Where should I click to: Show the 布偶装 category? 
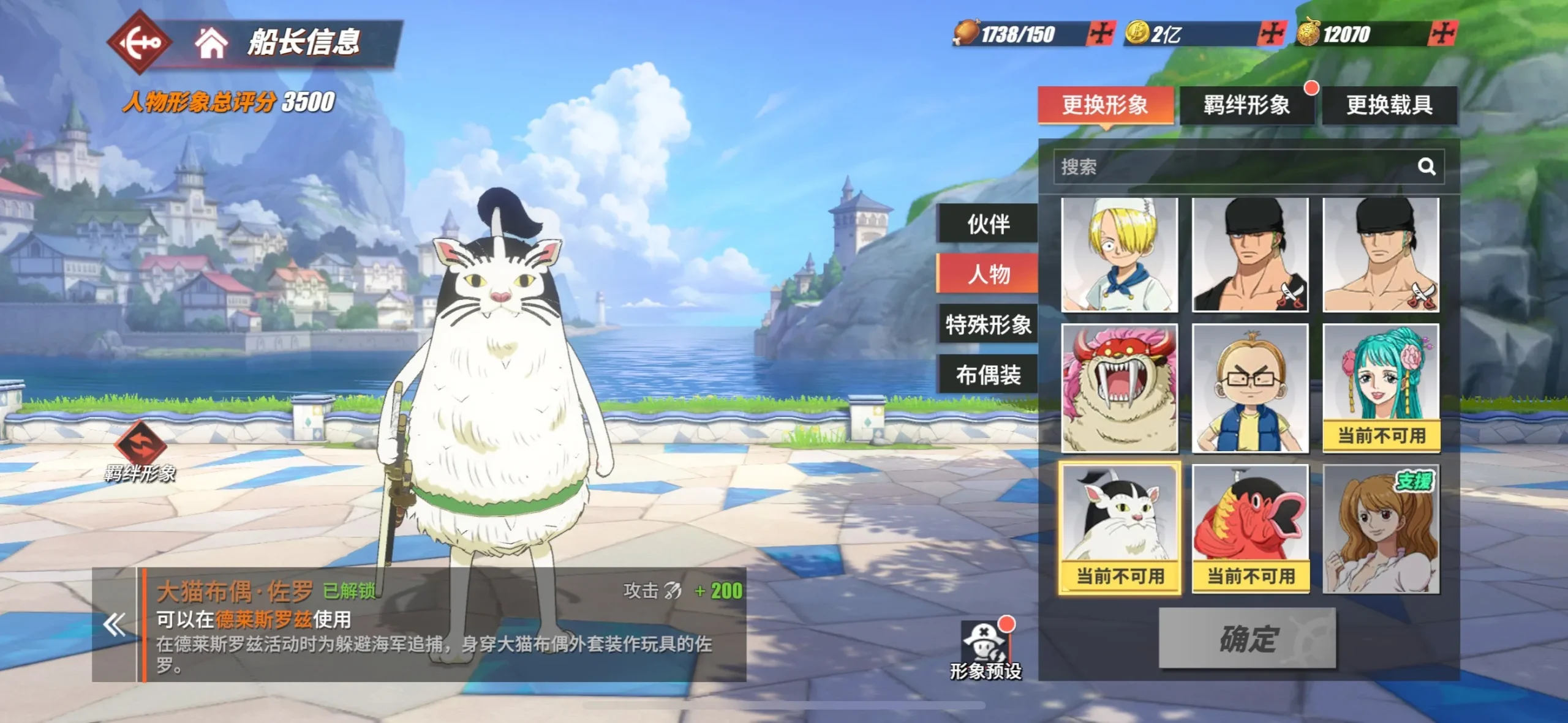[x=988, y=375]
